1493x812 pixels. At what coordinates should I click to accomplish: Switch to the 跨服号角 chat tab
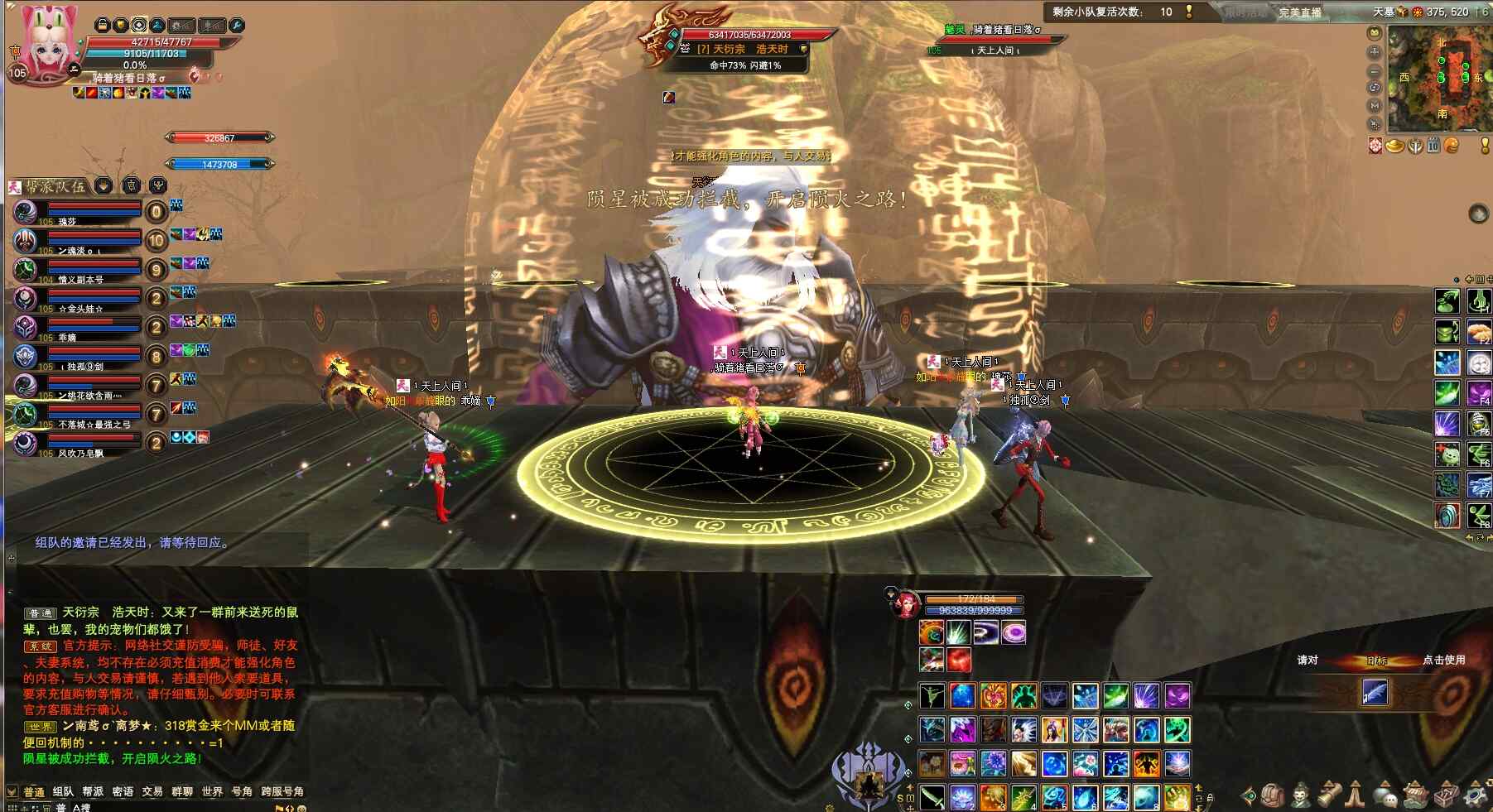282,792
